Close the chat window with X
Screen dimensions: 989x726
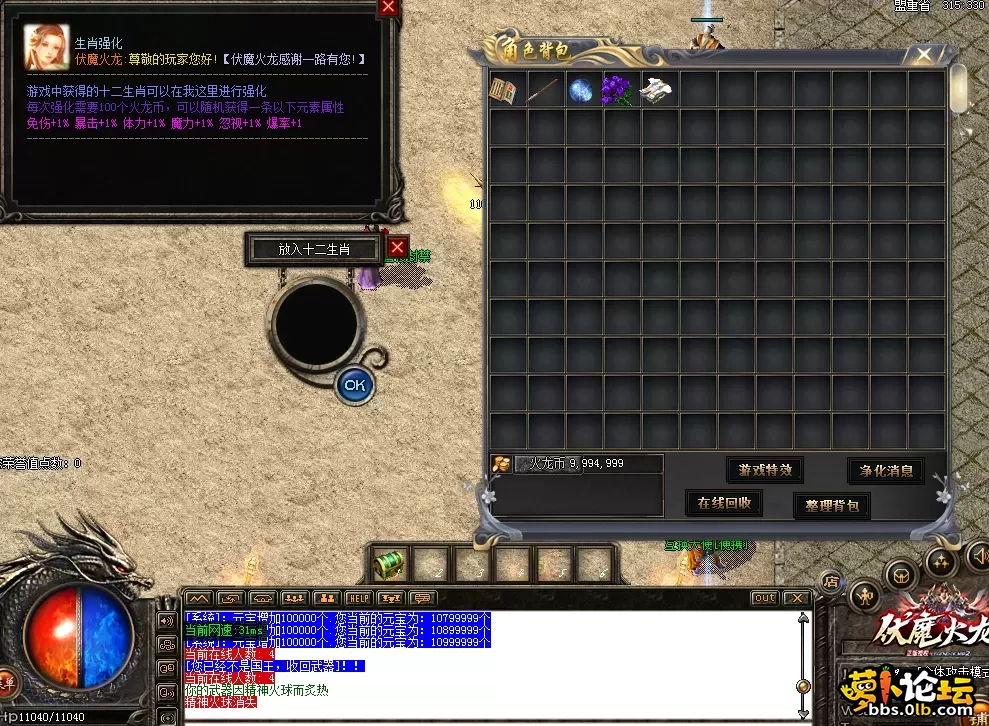(796, 598)
